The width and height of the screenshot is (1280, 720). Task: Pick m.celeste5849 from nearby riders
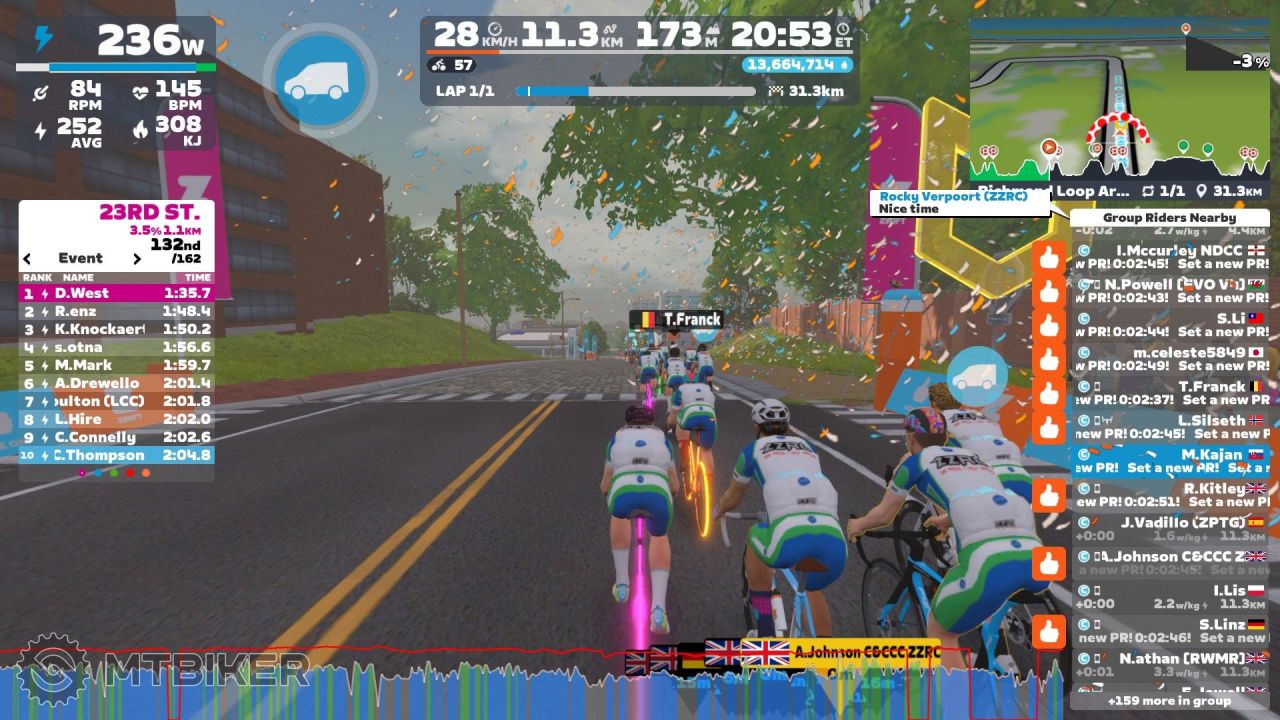click(x=1170, y=359)
